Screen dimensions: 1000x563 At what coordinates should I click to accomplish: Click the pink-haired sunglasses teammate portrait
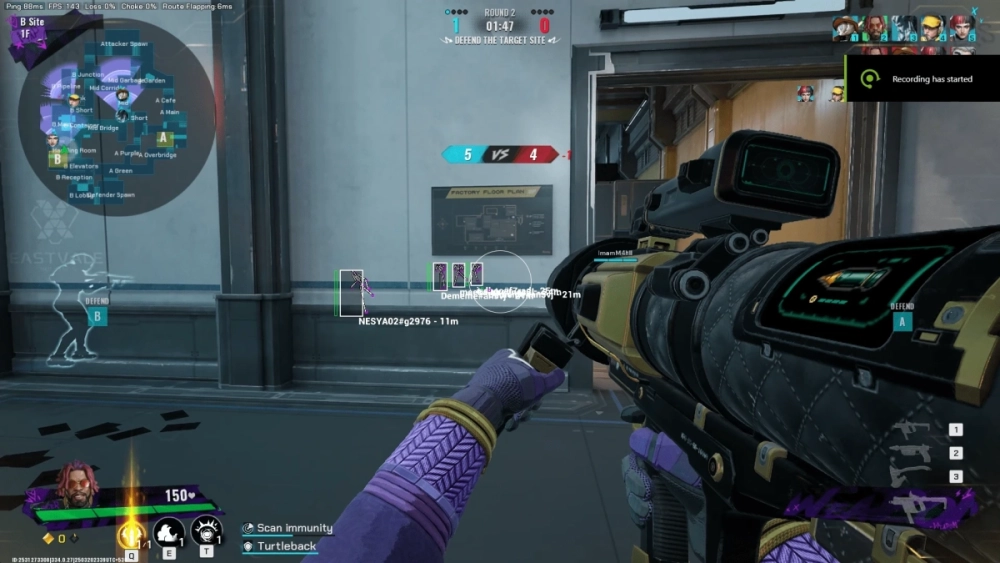pos(875,27)
